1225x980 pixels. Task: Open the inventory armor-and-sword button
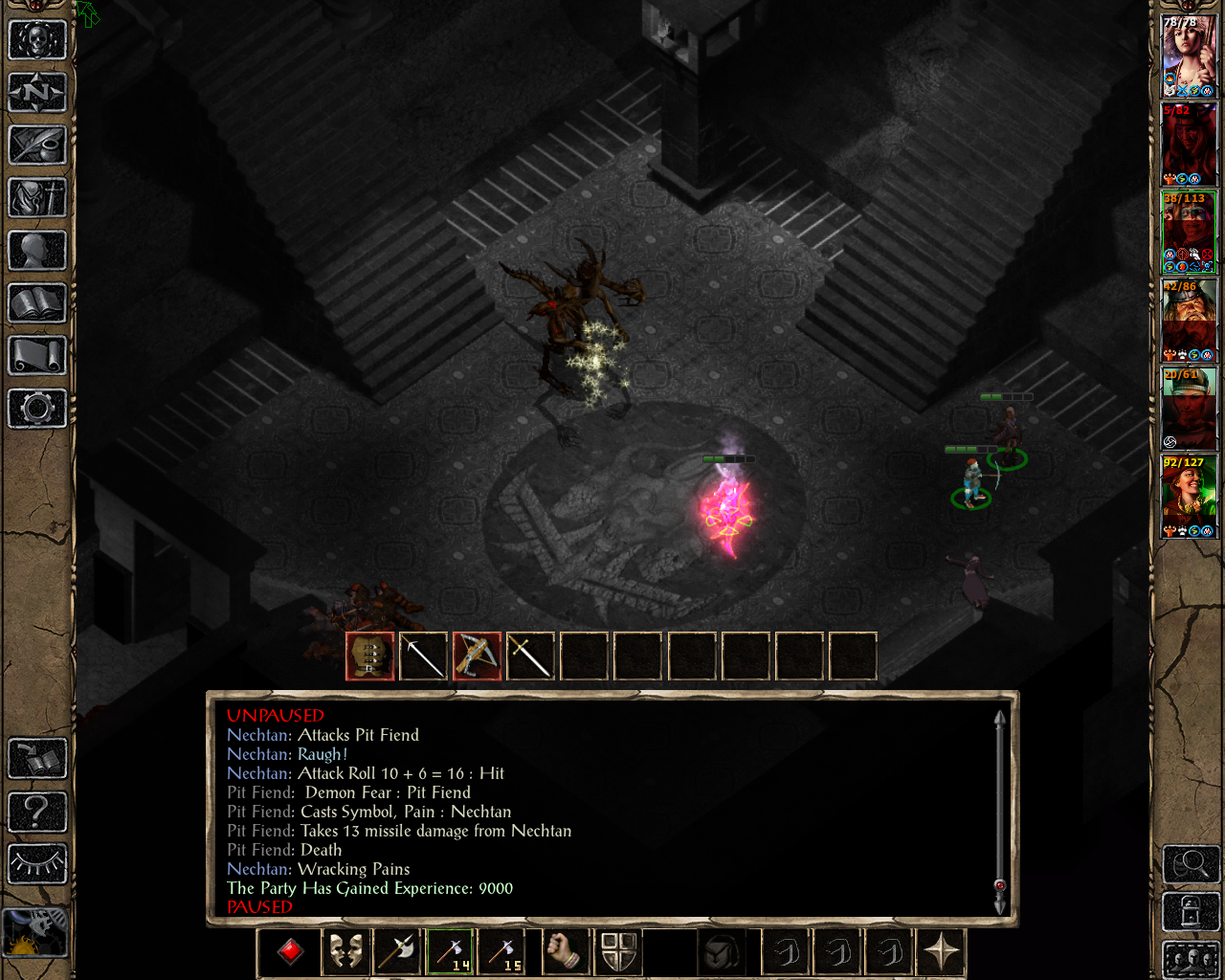37,198
